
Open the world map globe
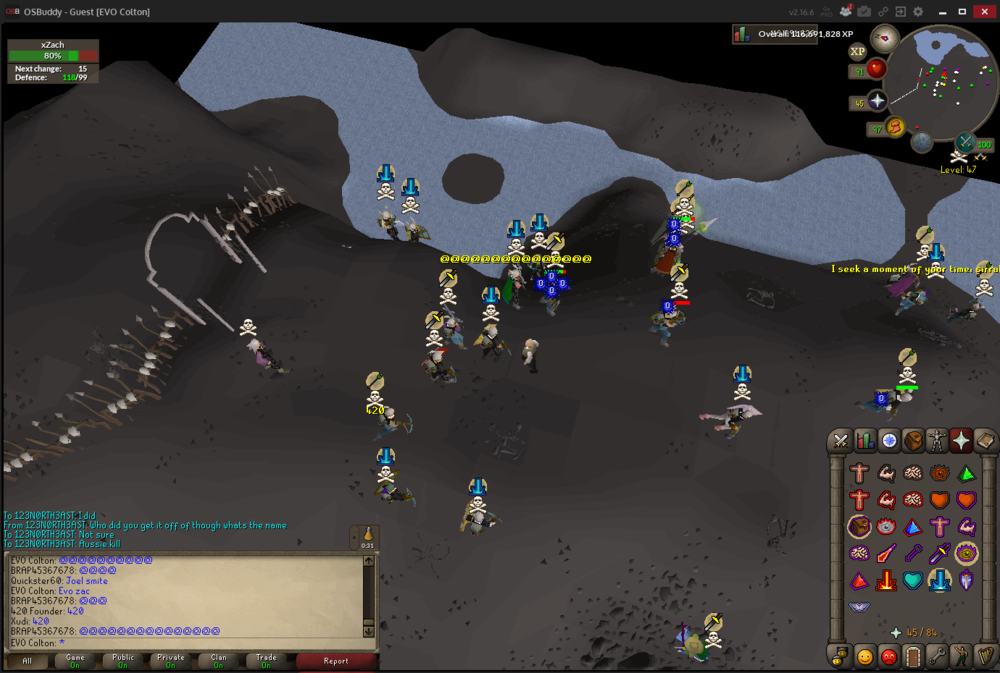pyautogui.click(x=922, y=142)
